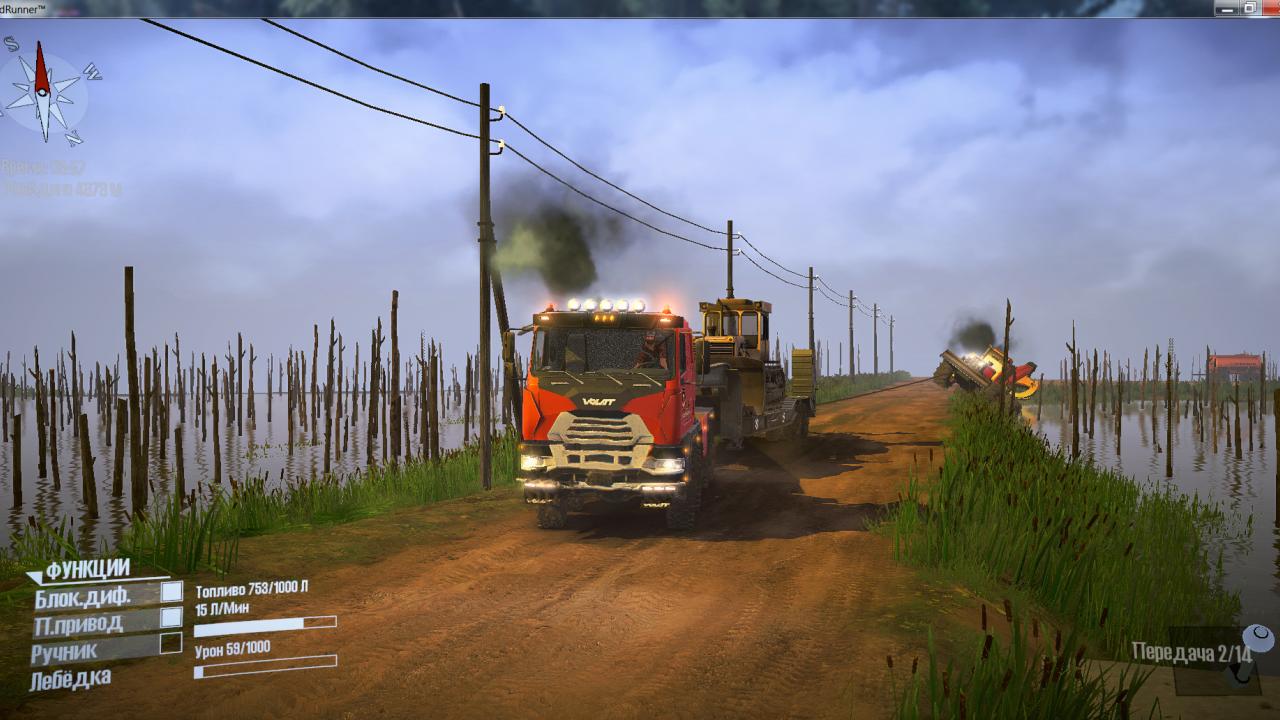Minimize the game window
The image size is (1280, 720).
[1225, 8]
